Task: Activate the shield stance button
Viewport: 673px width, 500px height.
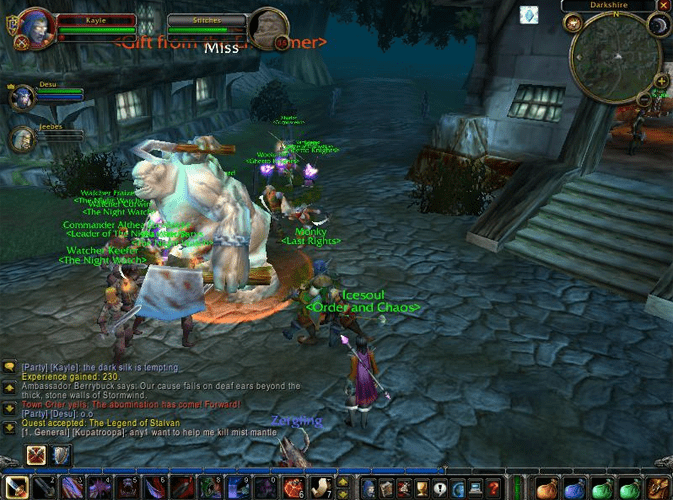Action: tap(62, 455)
